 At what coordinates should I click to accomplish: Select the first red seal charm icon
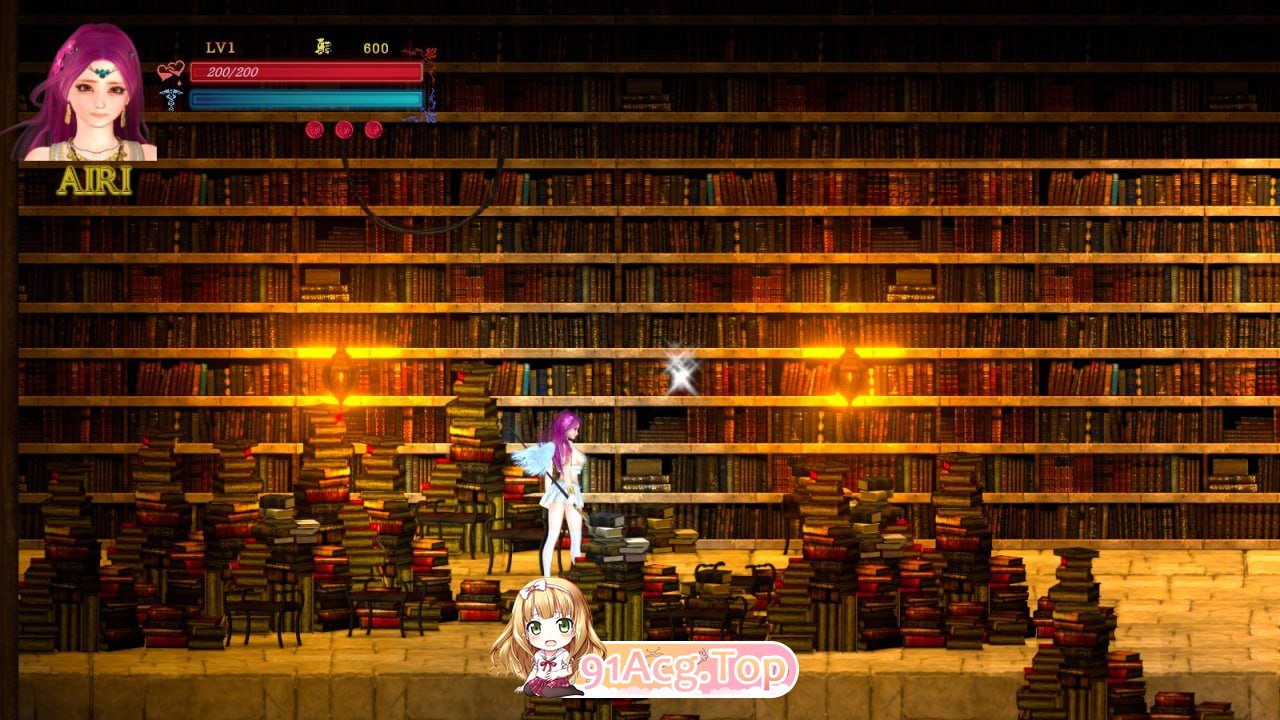point(313,131)
